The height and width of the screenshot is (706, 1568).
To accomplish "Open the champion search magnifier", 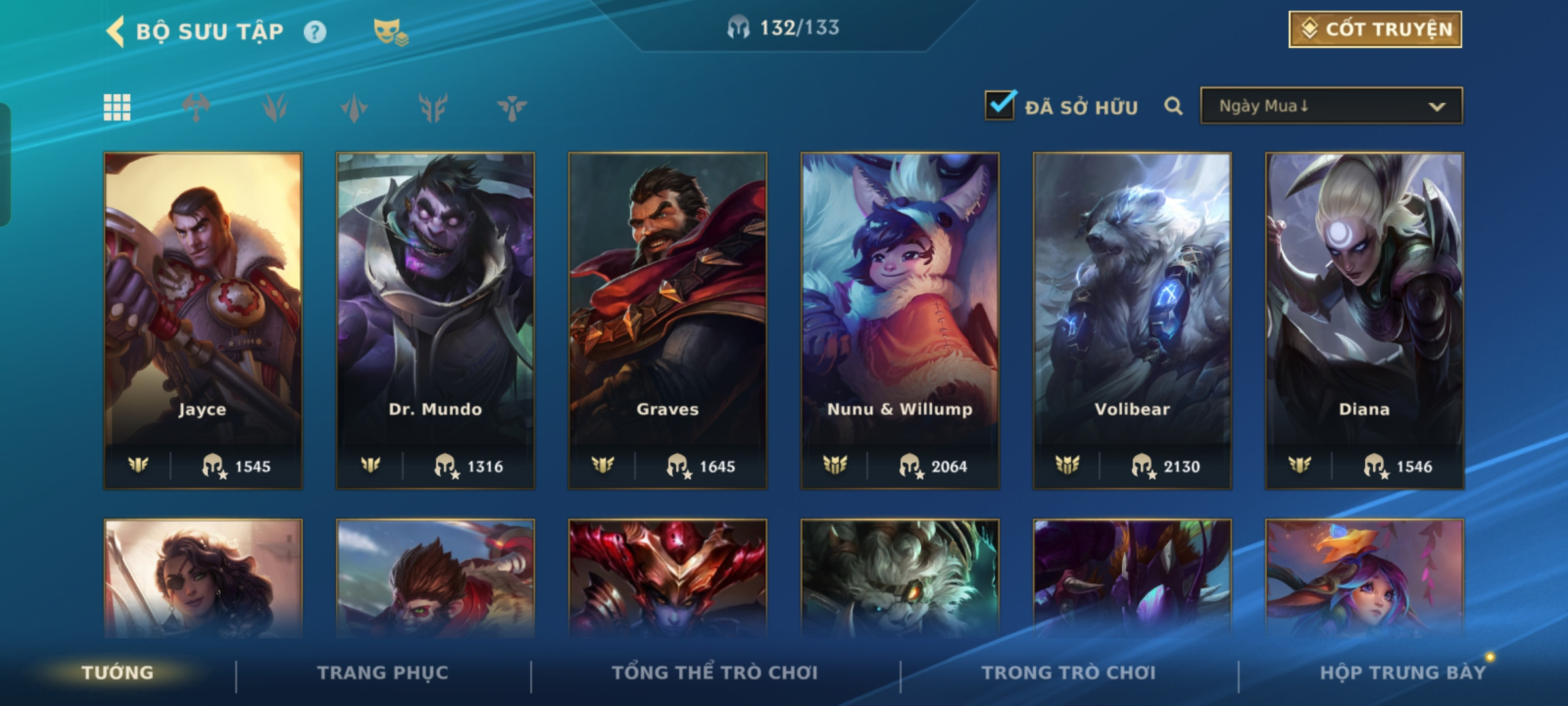I will click(x=1173, y=106).
